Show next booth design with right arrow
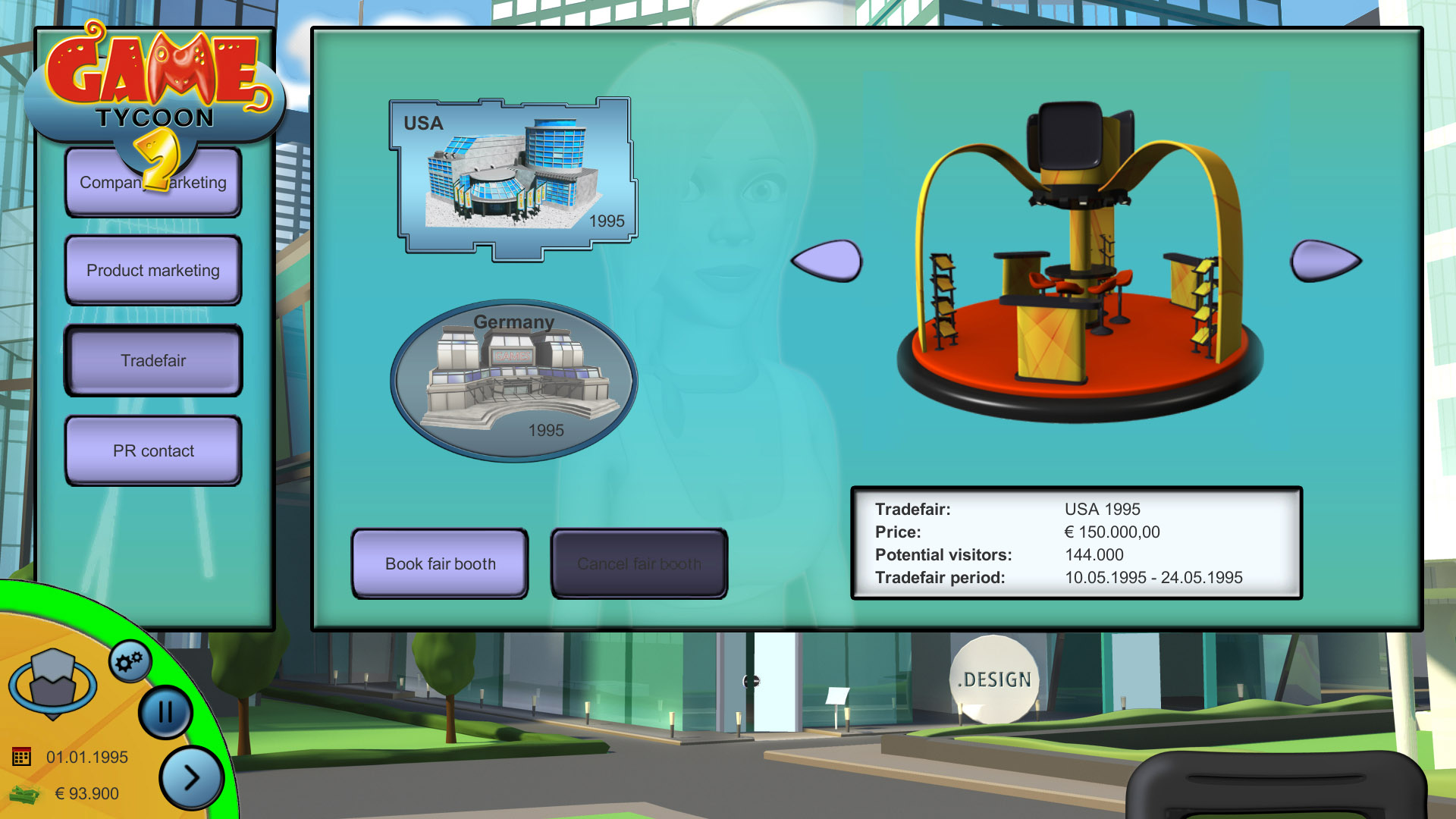 coord(1325,261)
